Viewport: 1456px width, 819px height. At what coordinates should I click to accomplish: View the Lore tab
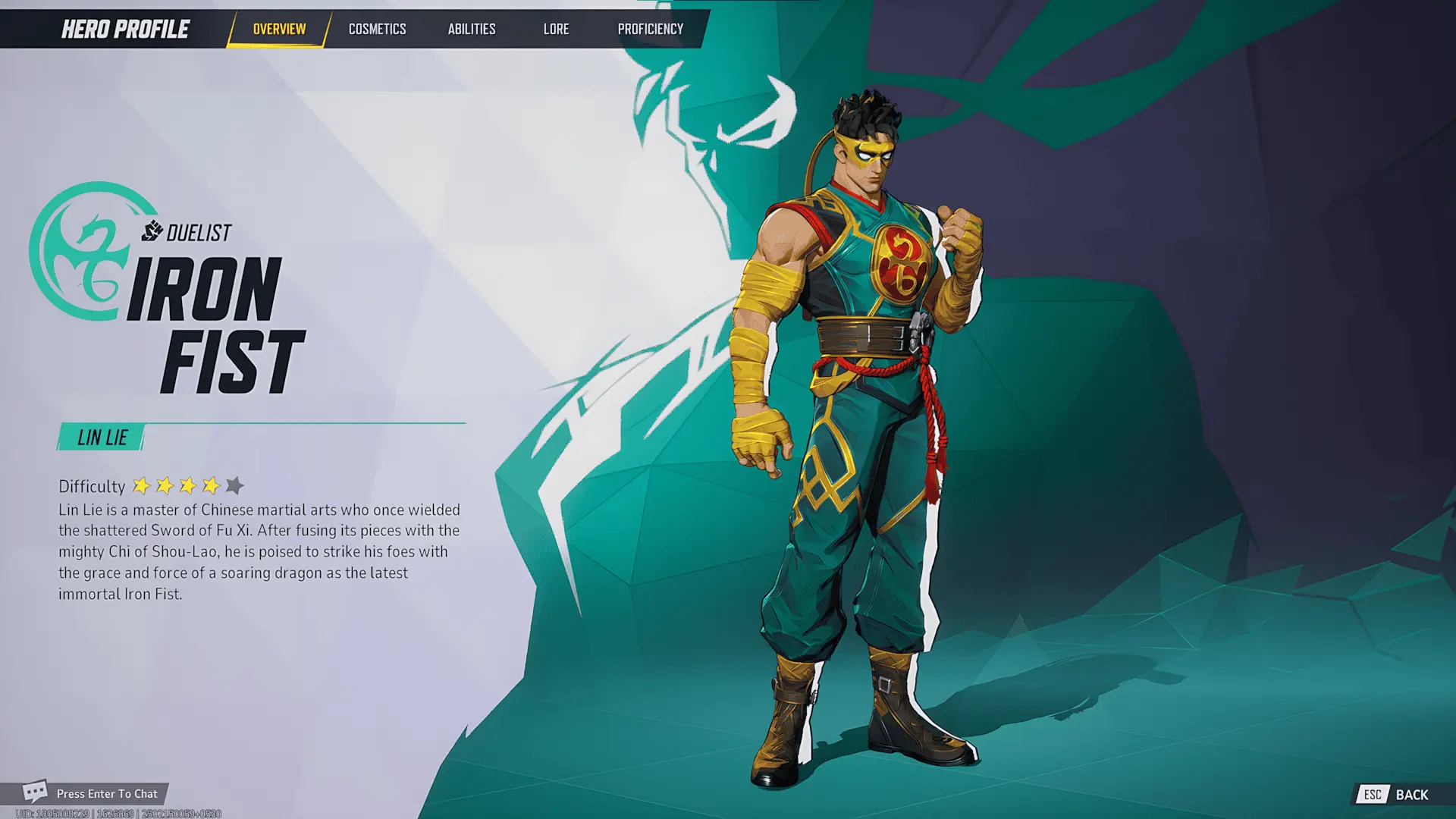[556, 29]
